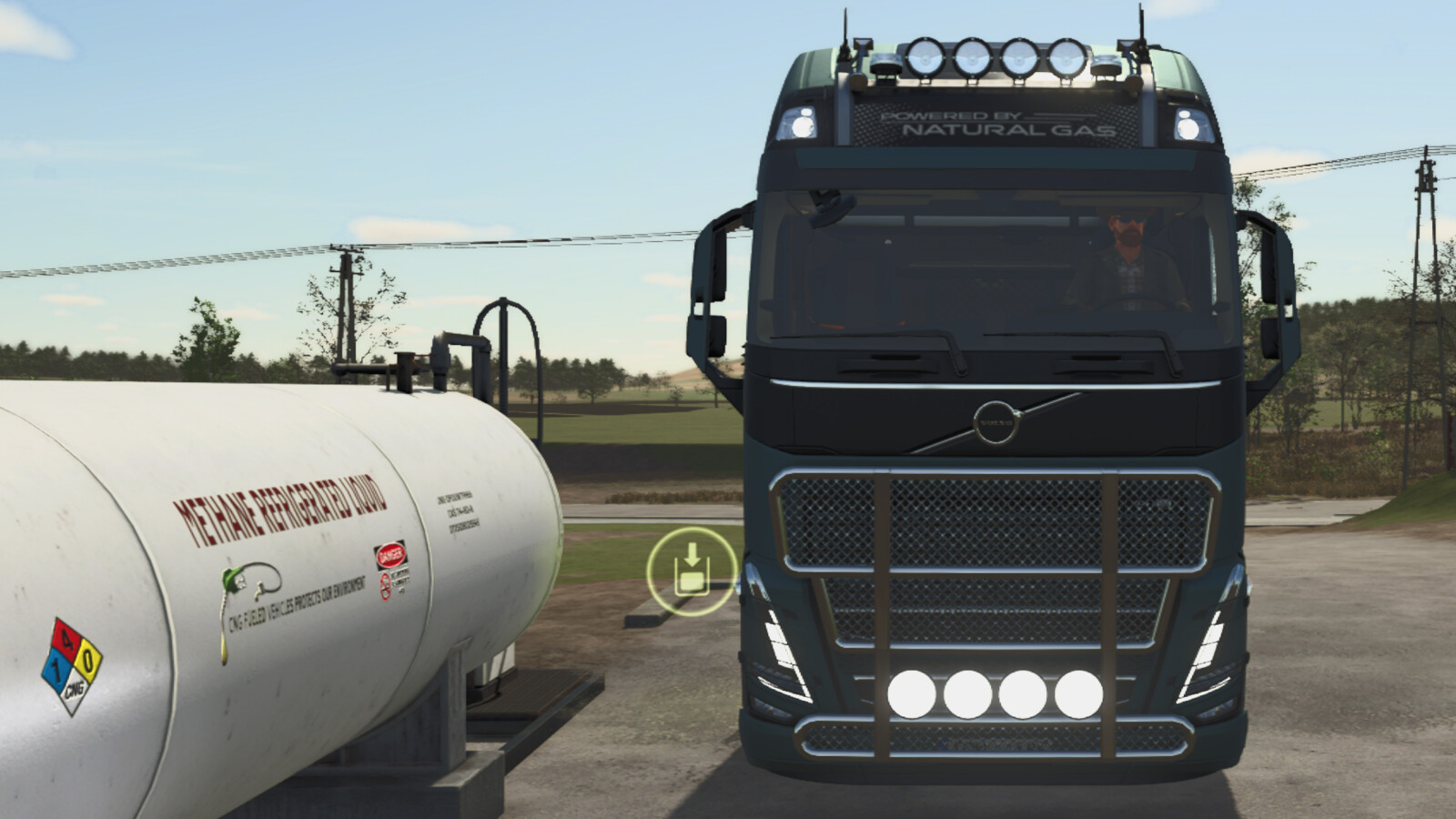This screenshot has height=819, width=1456.
Task: Click the CNG label inside the hazard diamond
Action: (76, 688)
